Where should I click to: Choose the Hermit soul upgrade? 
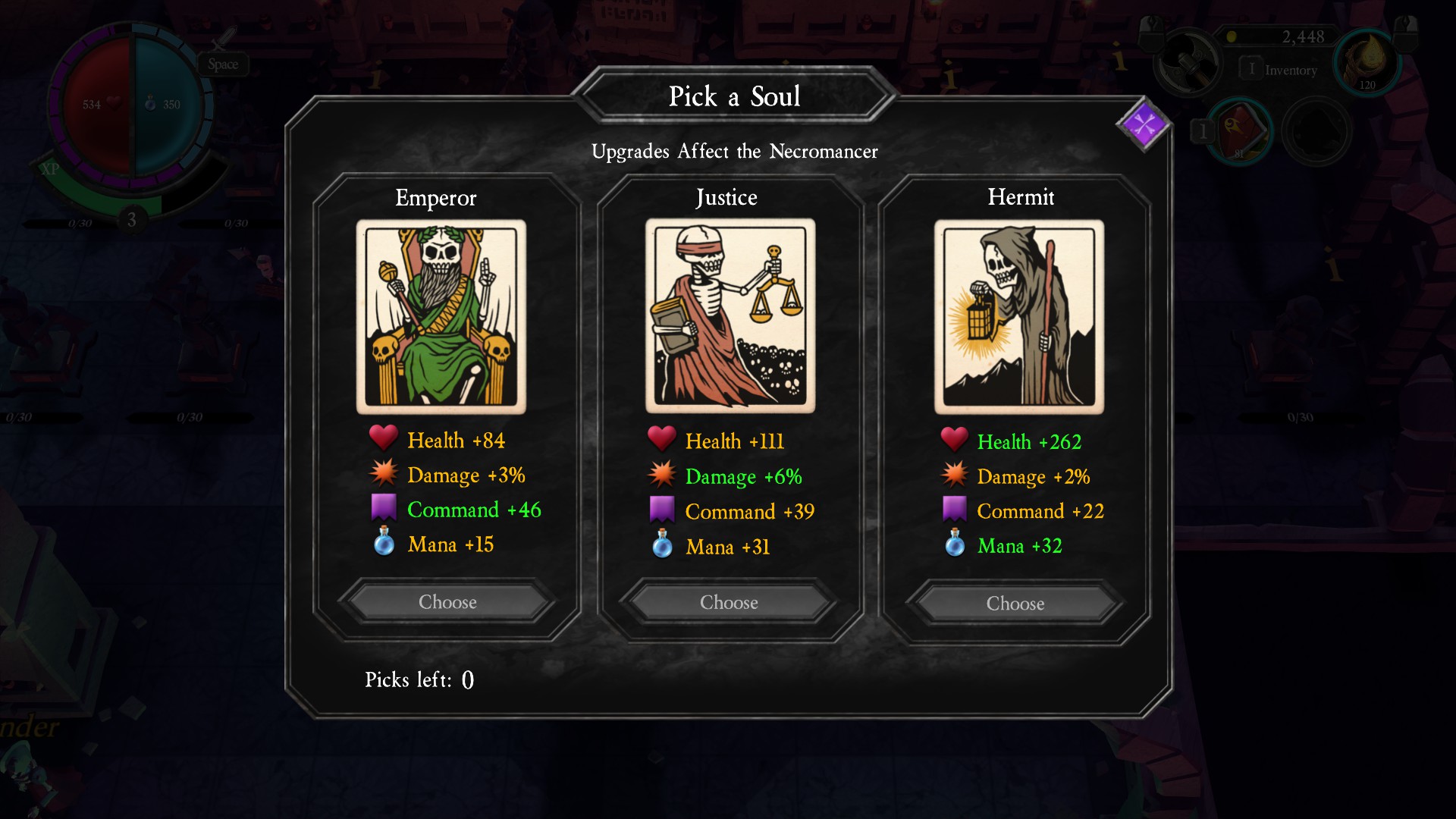(x=1015, y=604)
